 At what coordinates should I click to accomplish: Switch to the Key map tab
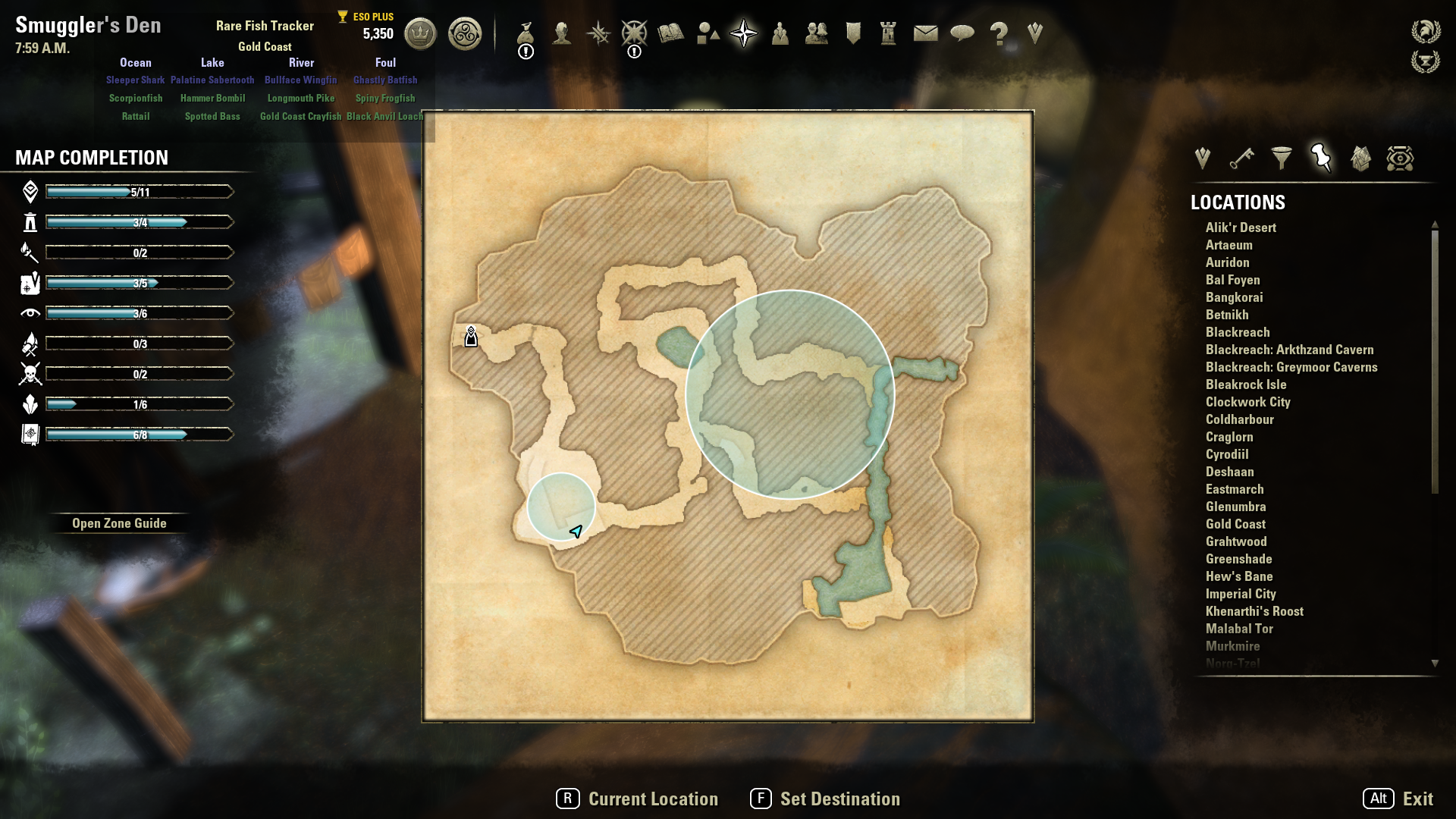click(x=1241, y=158)
